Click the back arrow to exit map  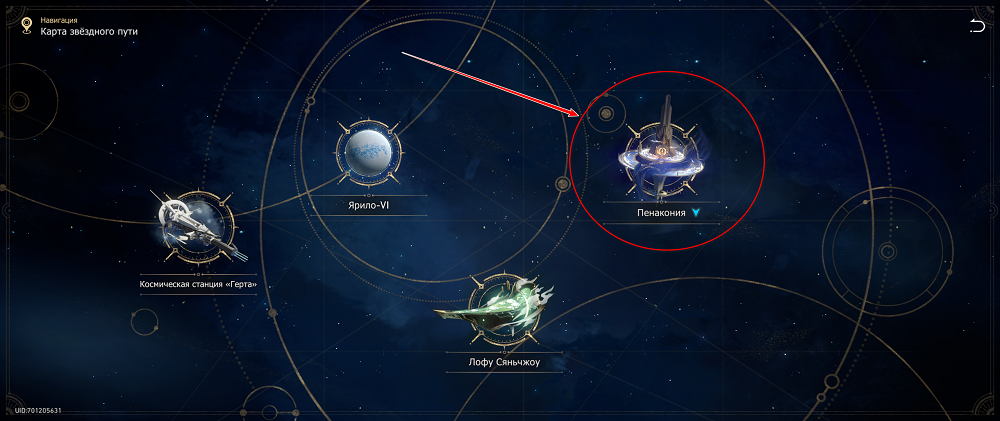pyautogui.click(x=976, y=27)
